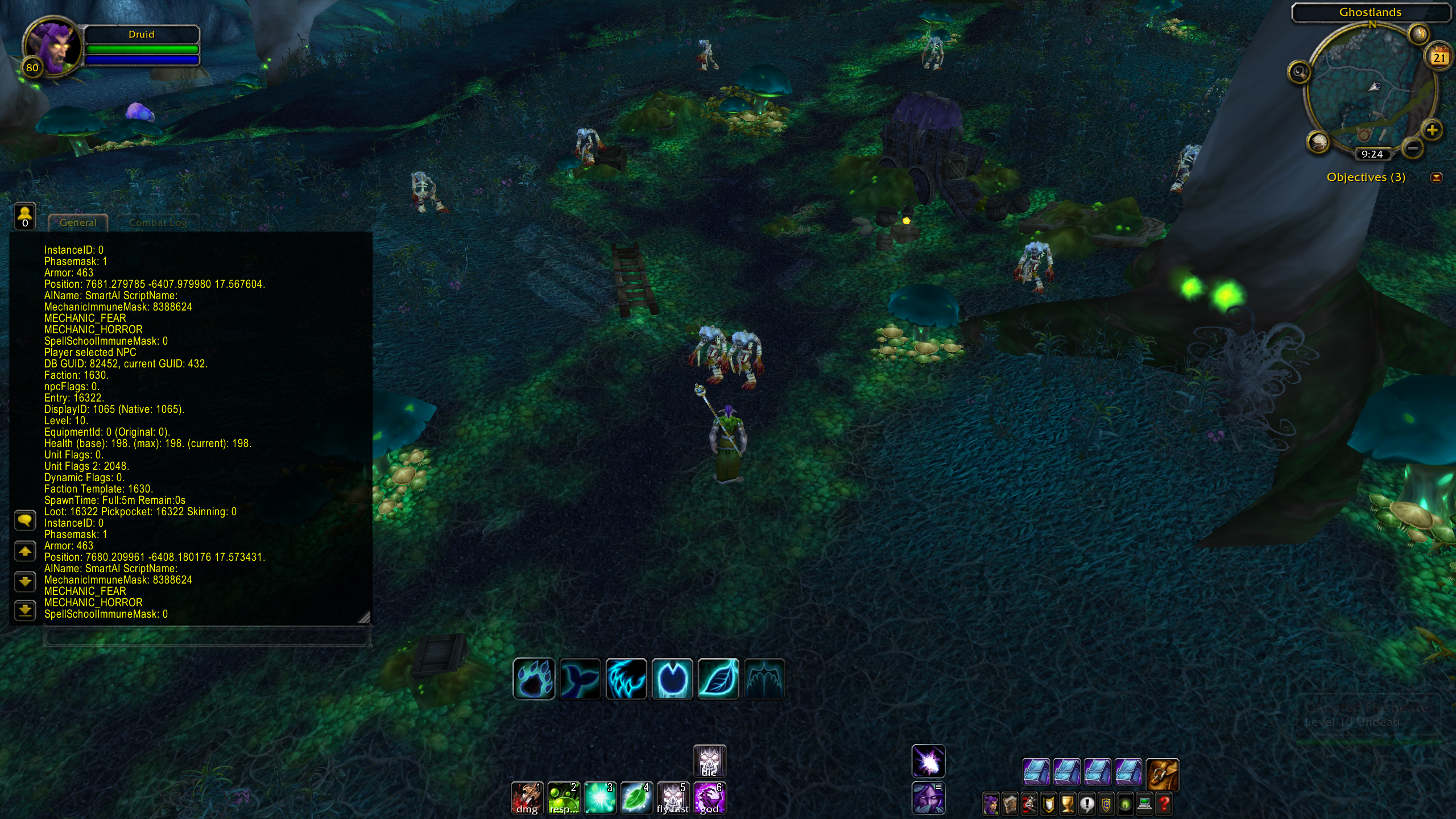The height and width of the screenshot is (819, 1456).
Task: Switch to the Combat Log chat tab
Action: 158,222
